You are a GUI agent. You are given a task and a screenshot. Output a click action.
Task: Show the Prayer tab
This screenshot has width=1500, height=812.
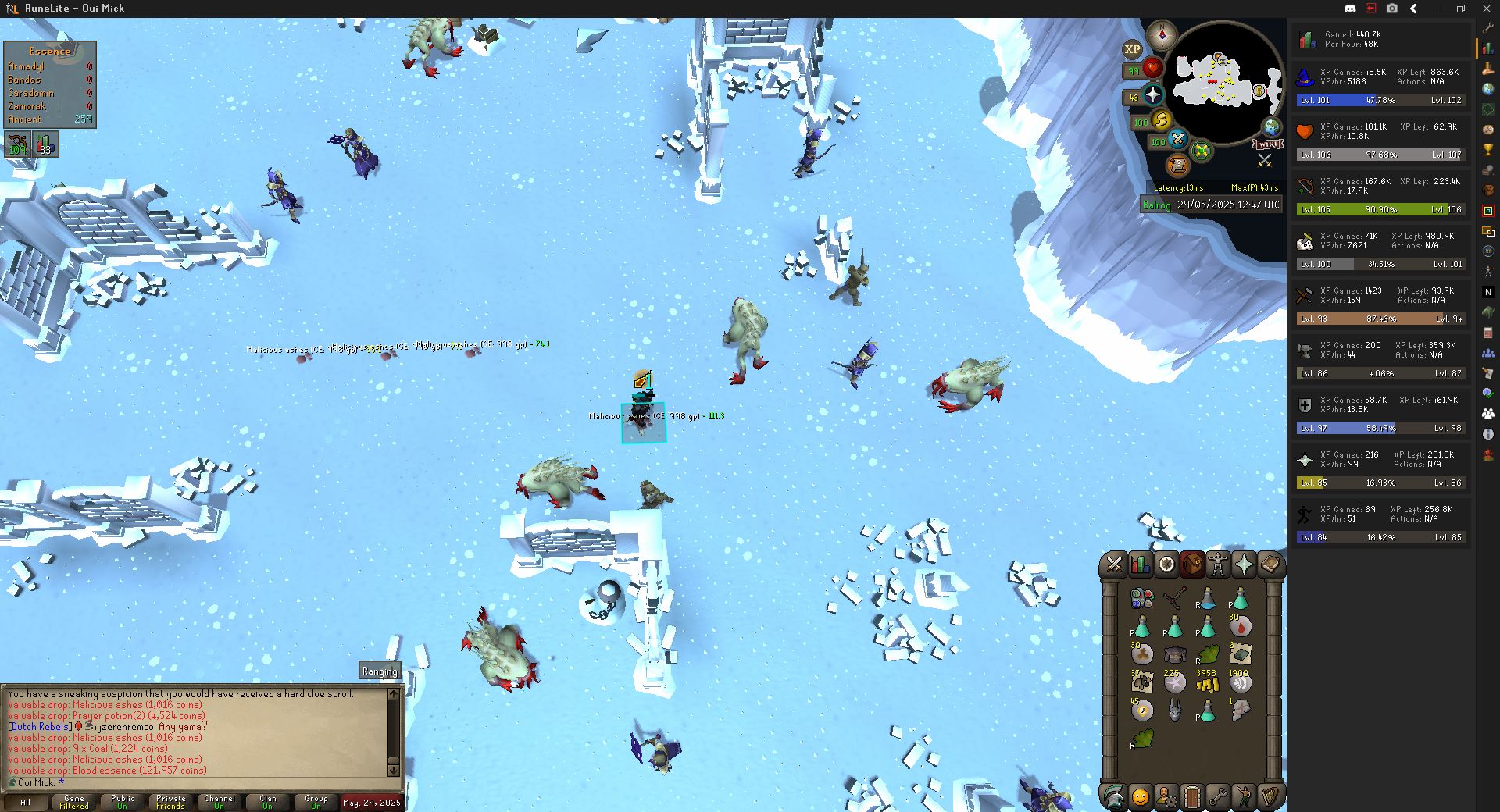click(1244, 564)
